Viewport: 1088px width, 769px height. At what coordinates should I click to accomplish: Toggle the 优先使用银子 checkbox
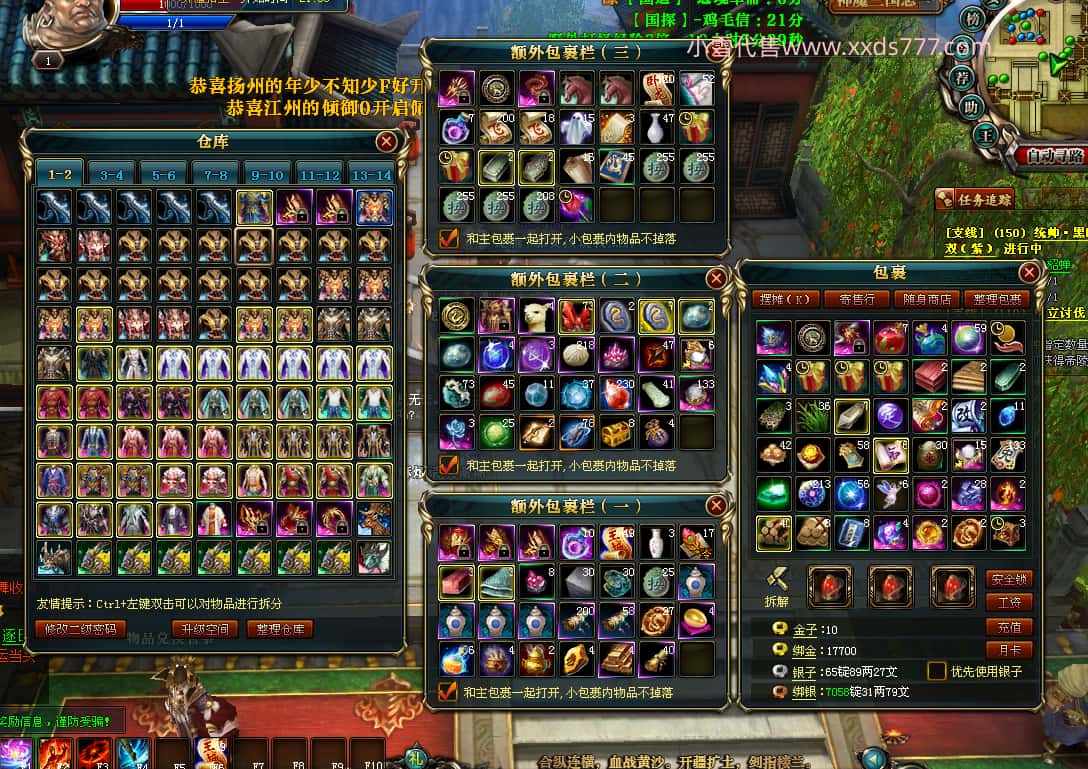click(x=937, y=671)
